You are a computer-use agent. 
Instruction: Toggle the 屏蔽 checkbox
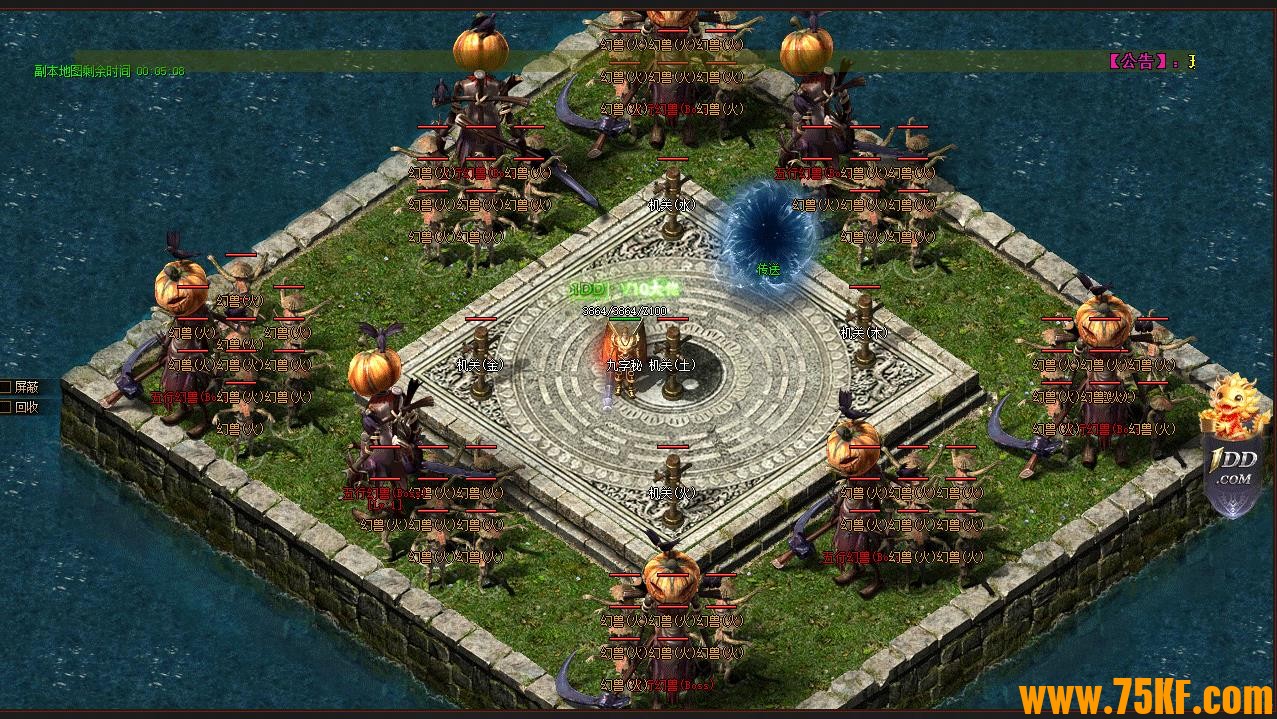point(6,387)
